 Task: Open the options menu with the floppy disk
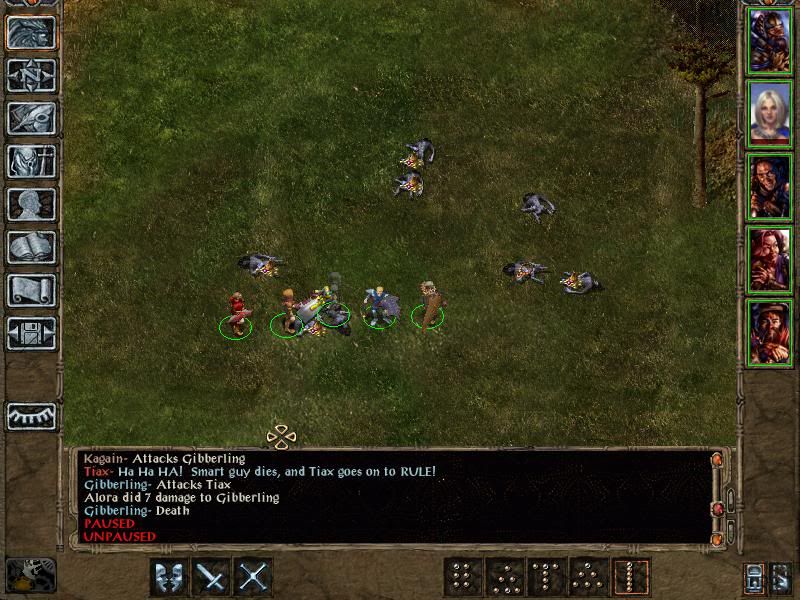point(31,333)
